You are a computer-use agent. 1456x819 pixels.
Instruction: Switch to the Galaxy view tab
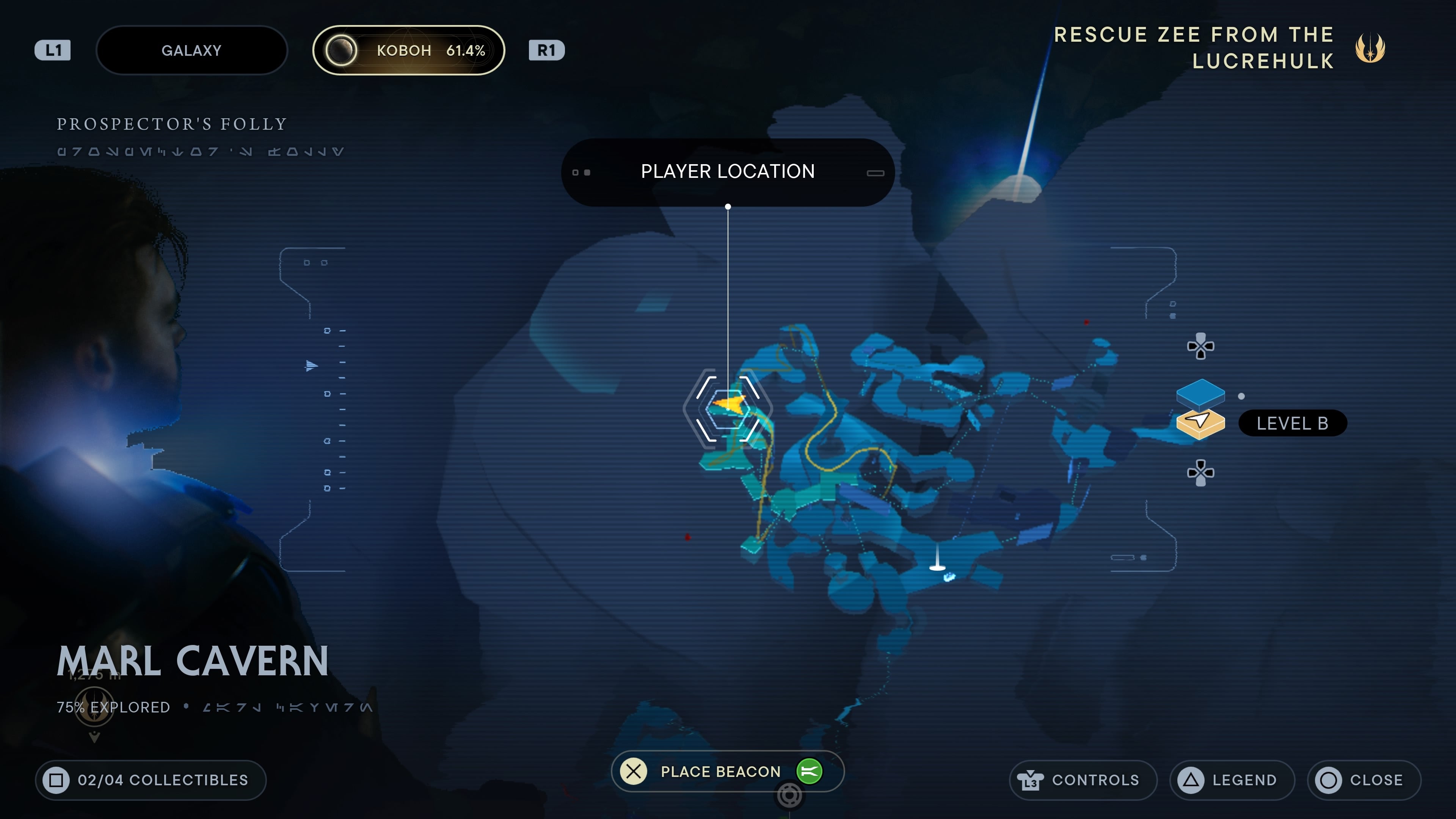(191, 50)
